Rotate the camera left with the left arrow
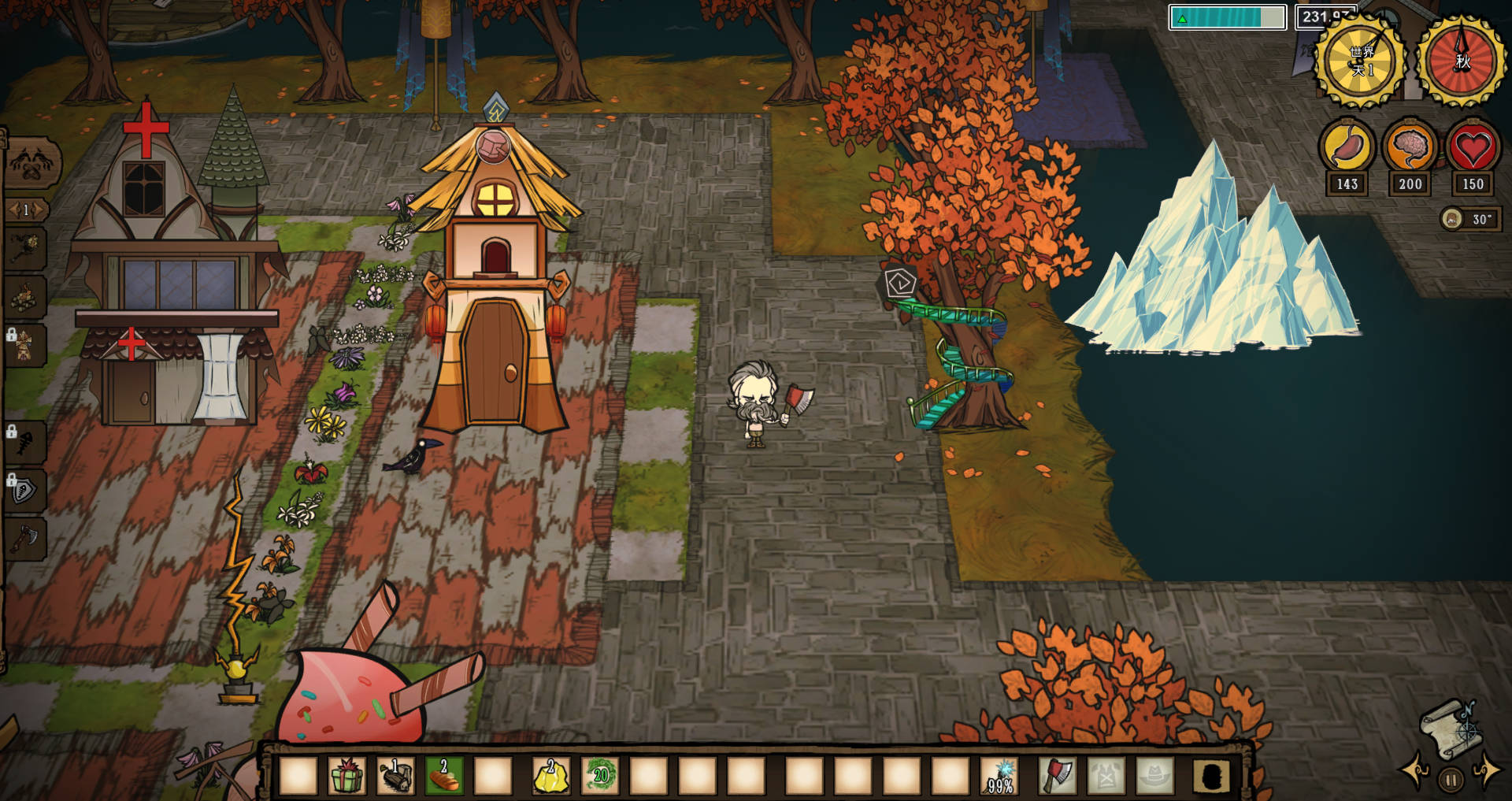1512x801 pixels. (1415, 769)
